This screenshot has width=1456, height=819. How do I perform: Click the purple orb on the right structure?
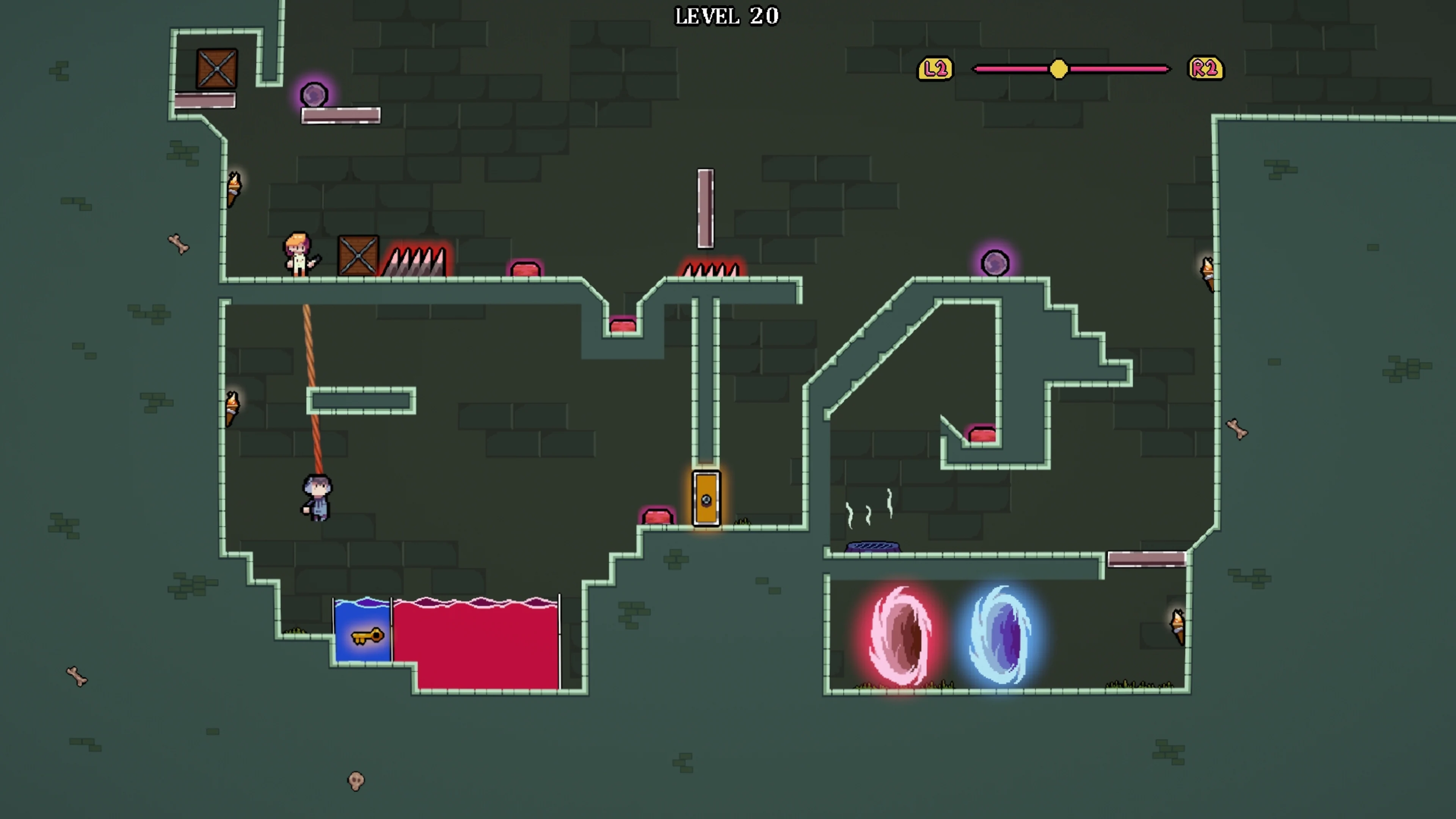click(996, 262)
